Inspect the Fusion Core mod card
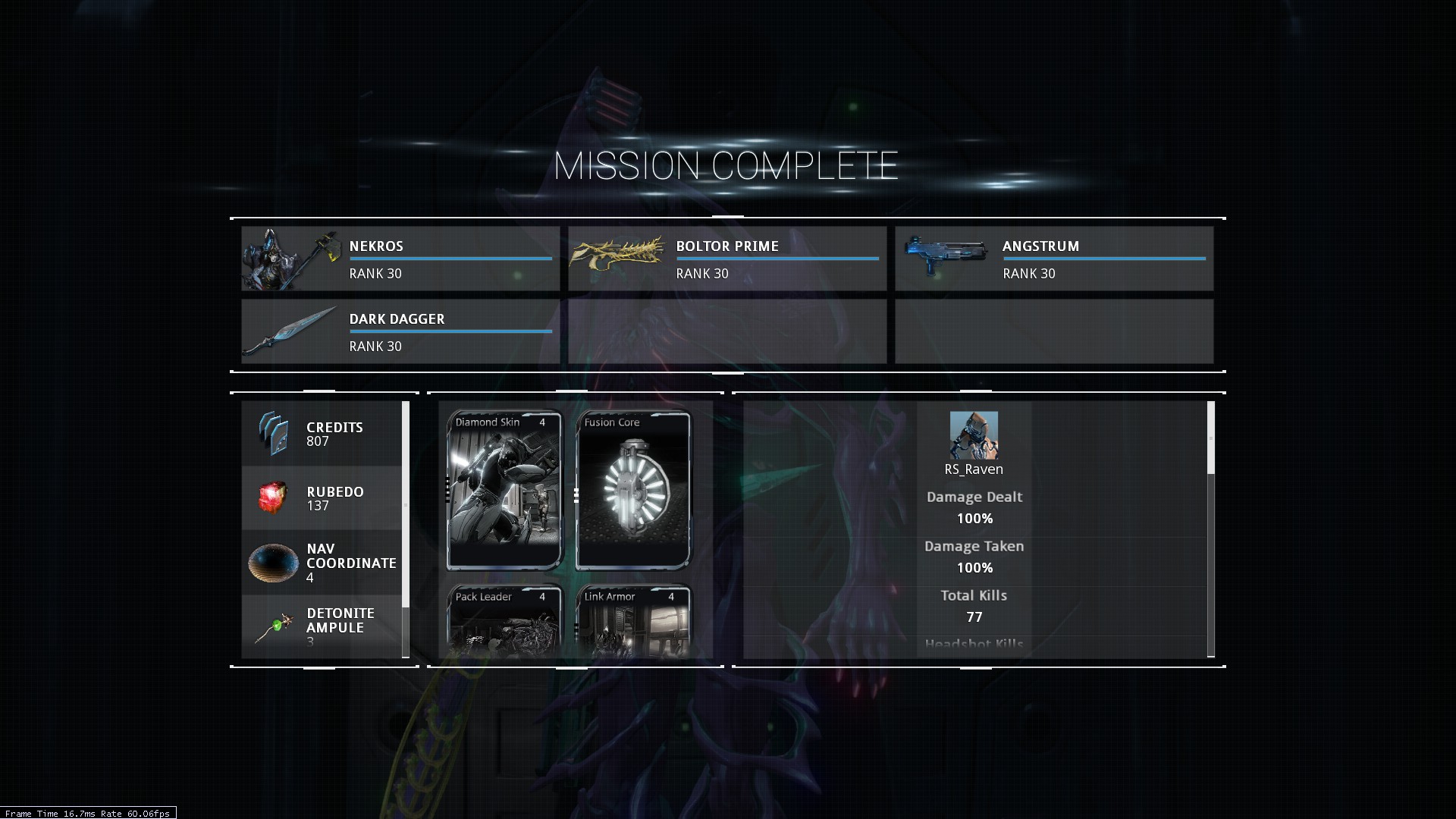 (633, 491)
